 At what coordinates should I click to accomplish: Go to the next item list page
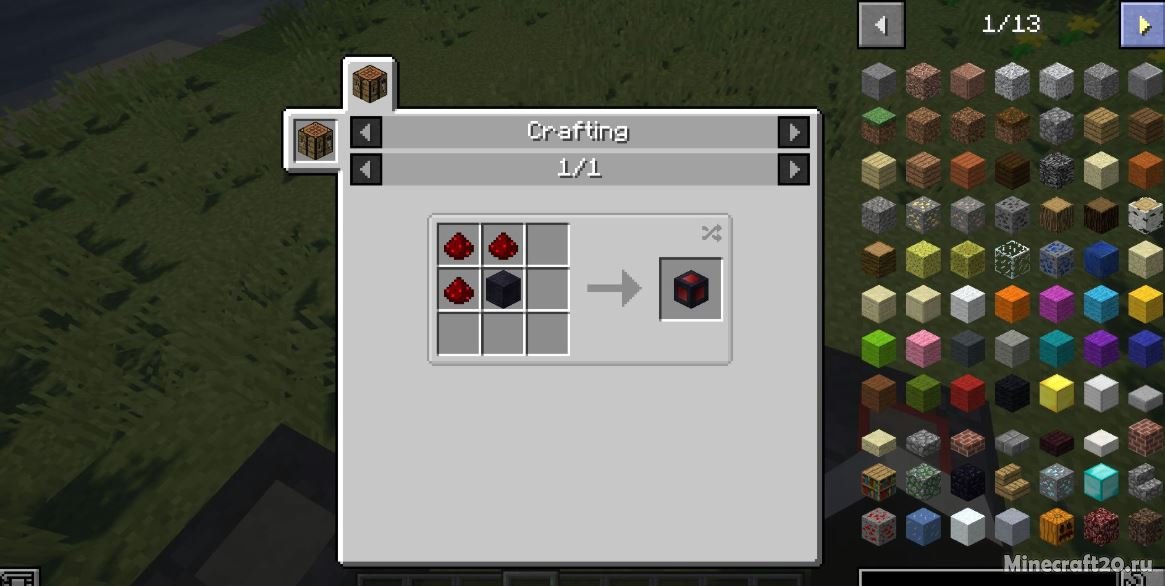point(1142,25)
